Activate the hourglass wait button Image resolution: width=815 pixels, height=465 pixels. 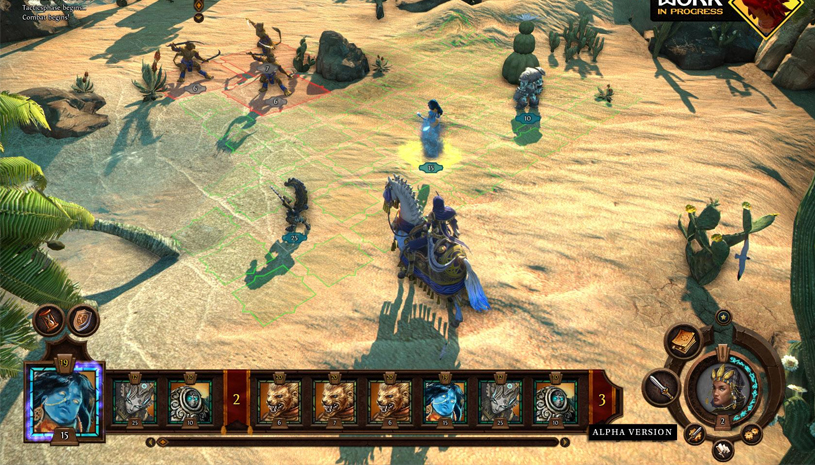pos(49,322)
